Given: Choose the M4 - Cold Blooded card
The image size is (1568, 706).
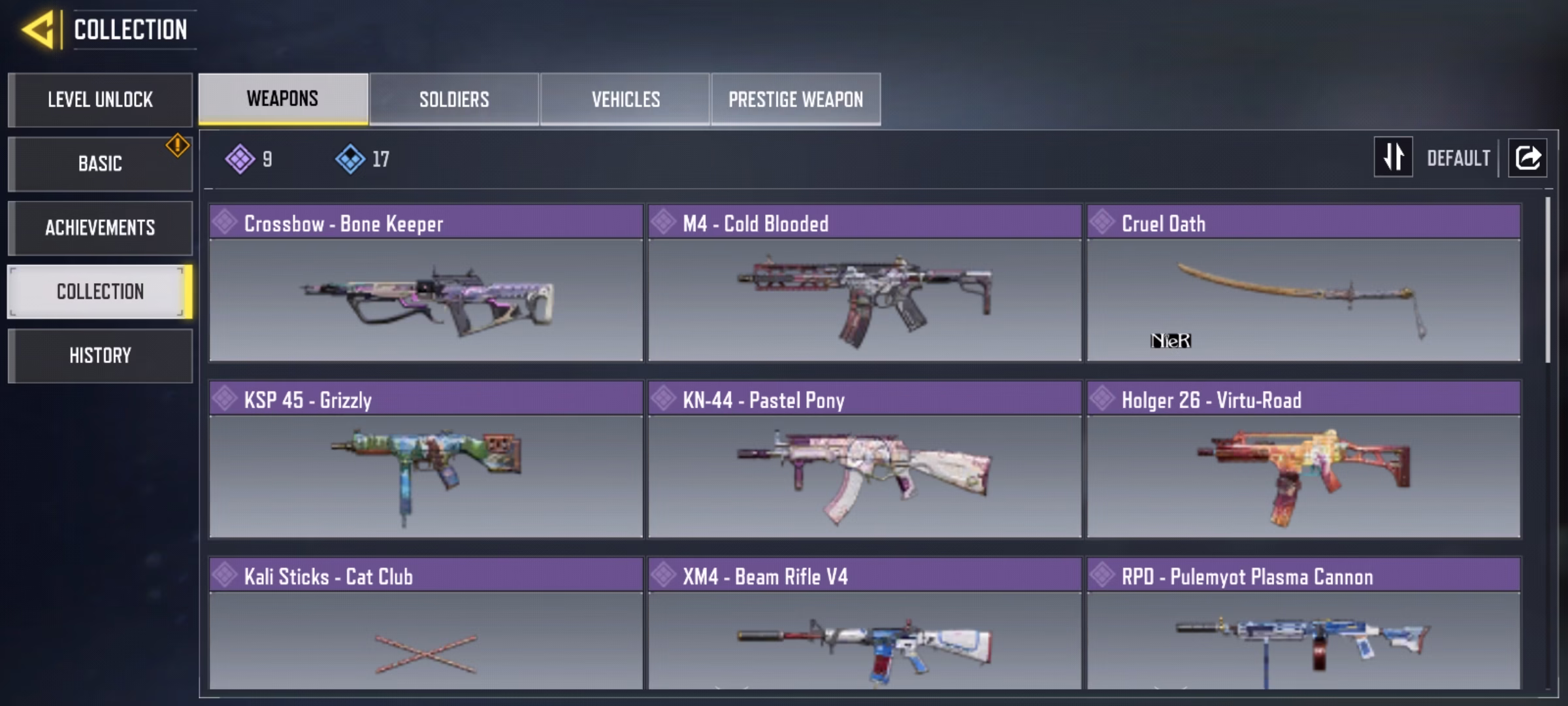Looking at the screenshot, I should pos(864,284).
